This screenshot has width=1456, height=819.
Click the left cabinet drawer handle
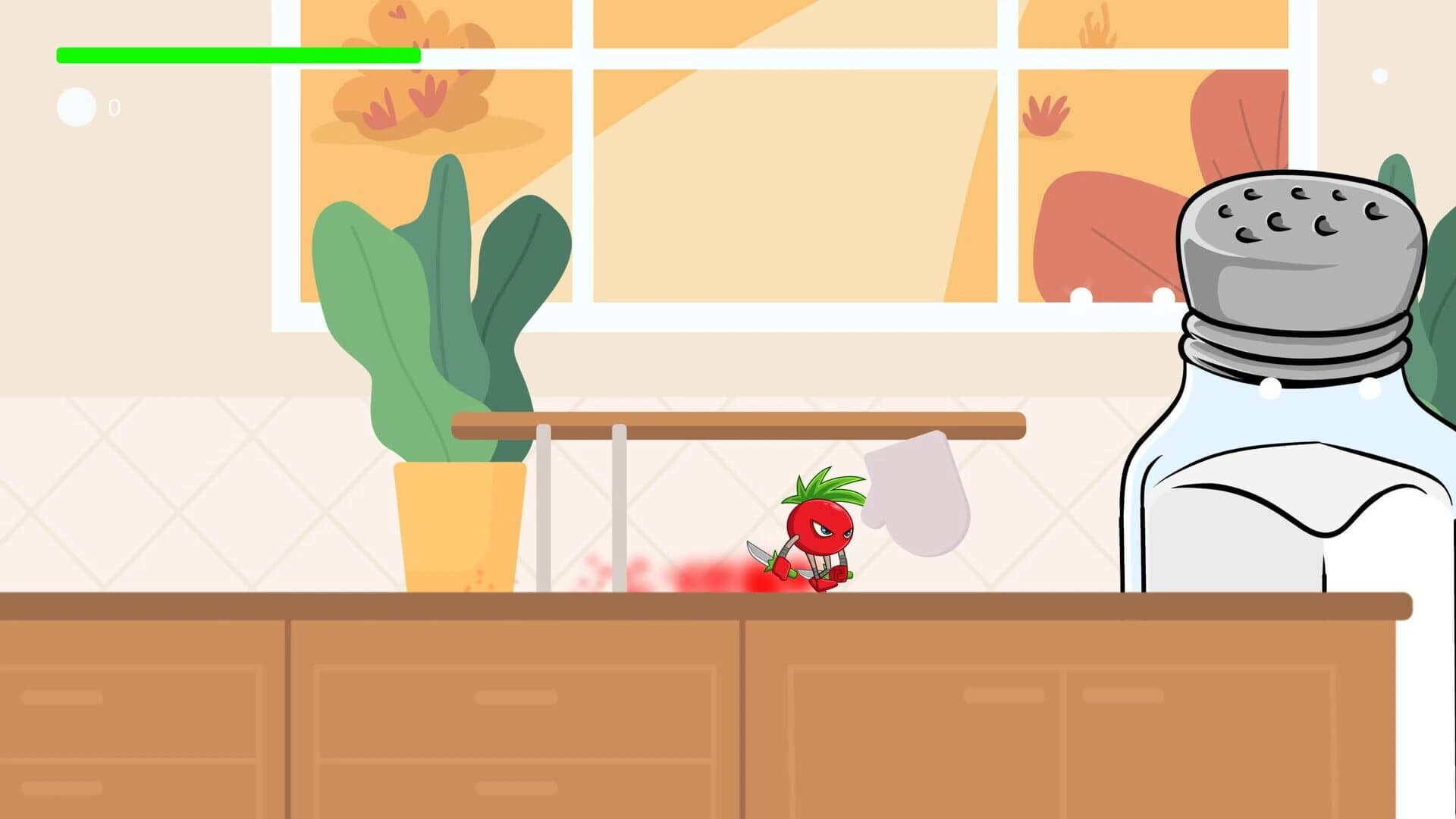[61, 696]
